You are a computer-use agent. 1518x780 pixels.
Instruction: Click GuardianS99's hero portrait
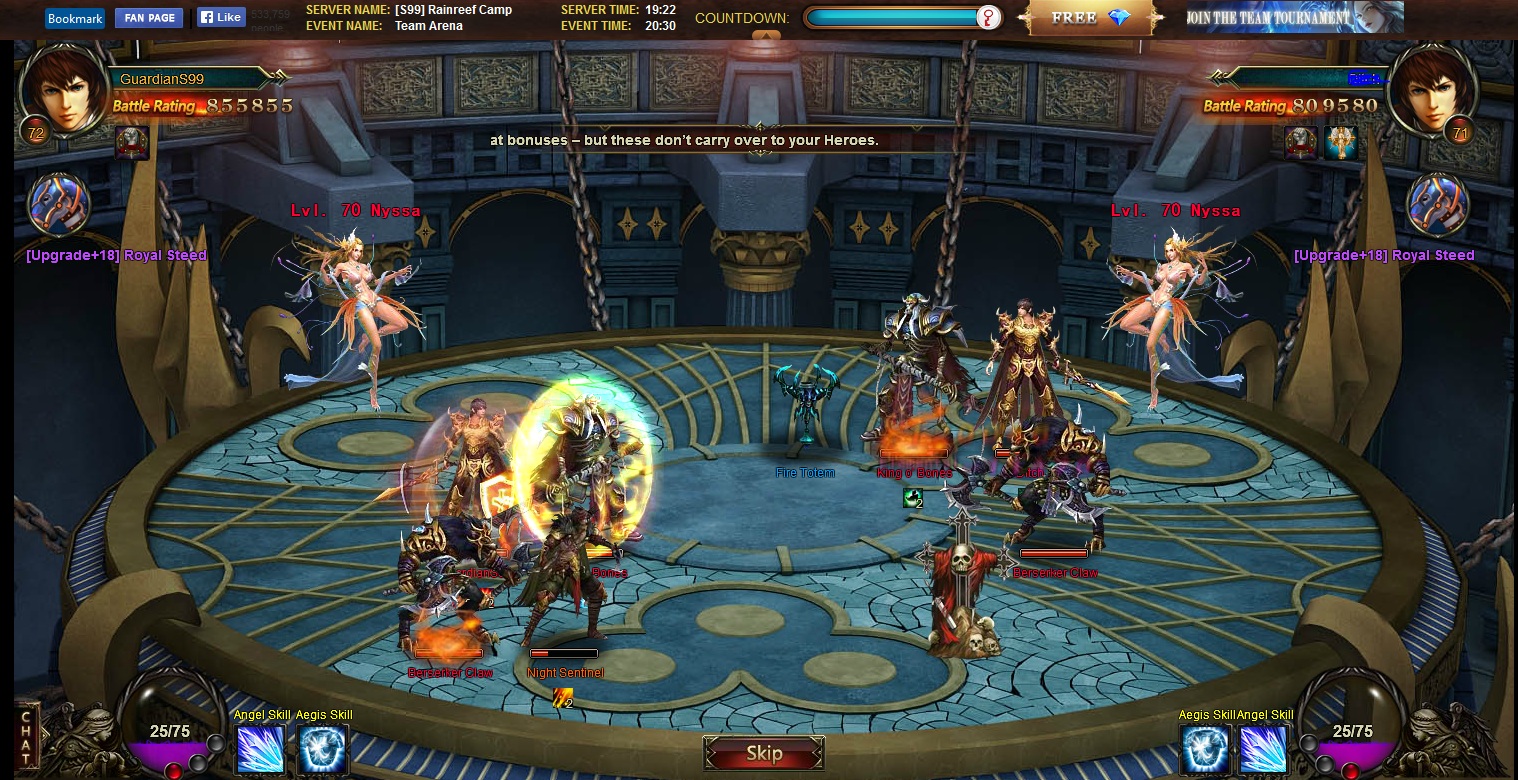[x=66, y=90]
